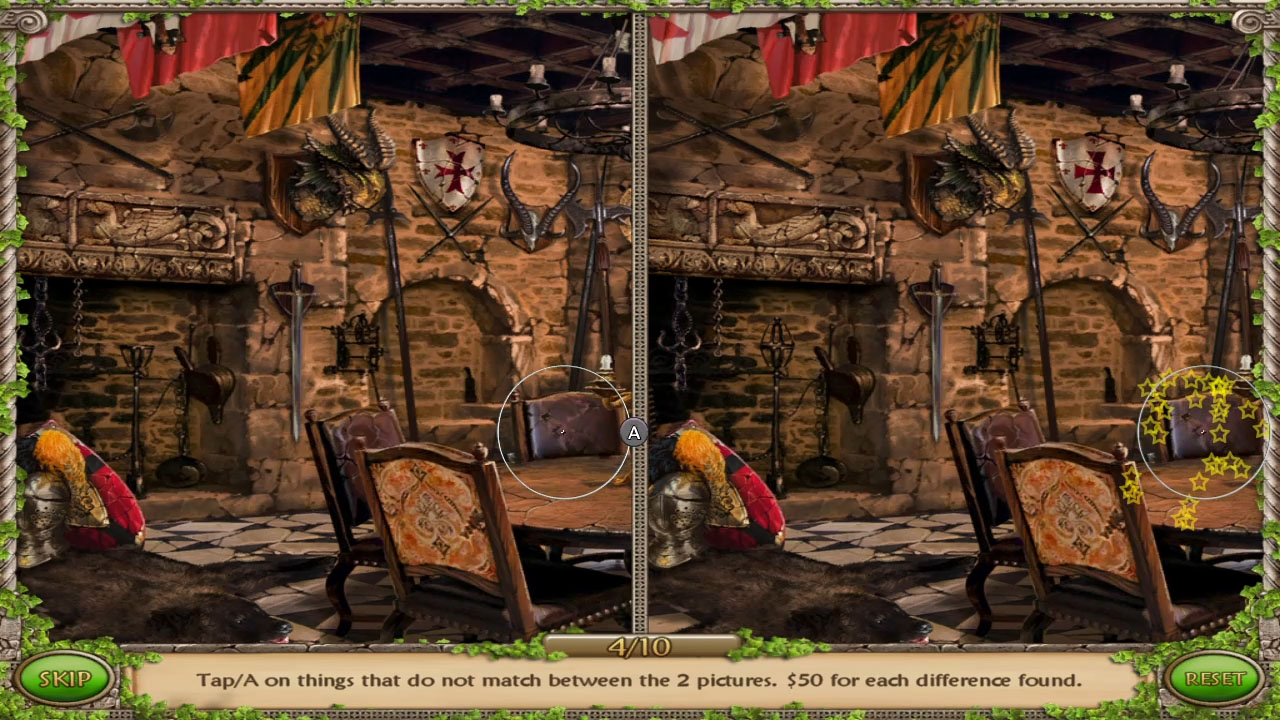Click the 4/10 progress banner
Viewport: 1280px width, 720px height.
[x=639, y=645]
